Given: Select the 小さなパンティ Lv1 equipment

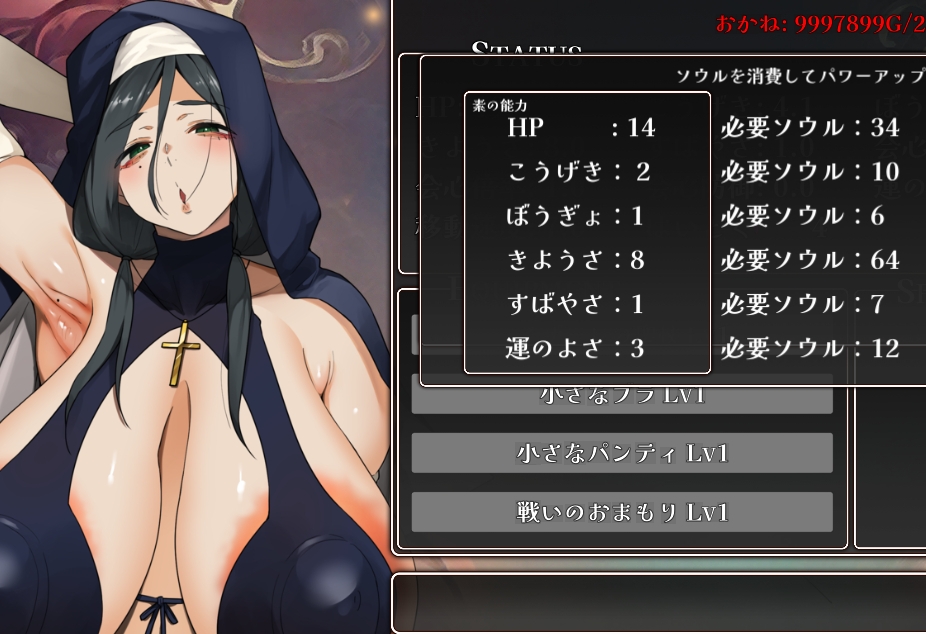Looking at the screenshot, I should 621,453.
